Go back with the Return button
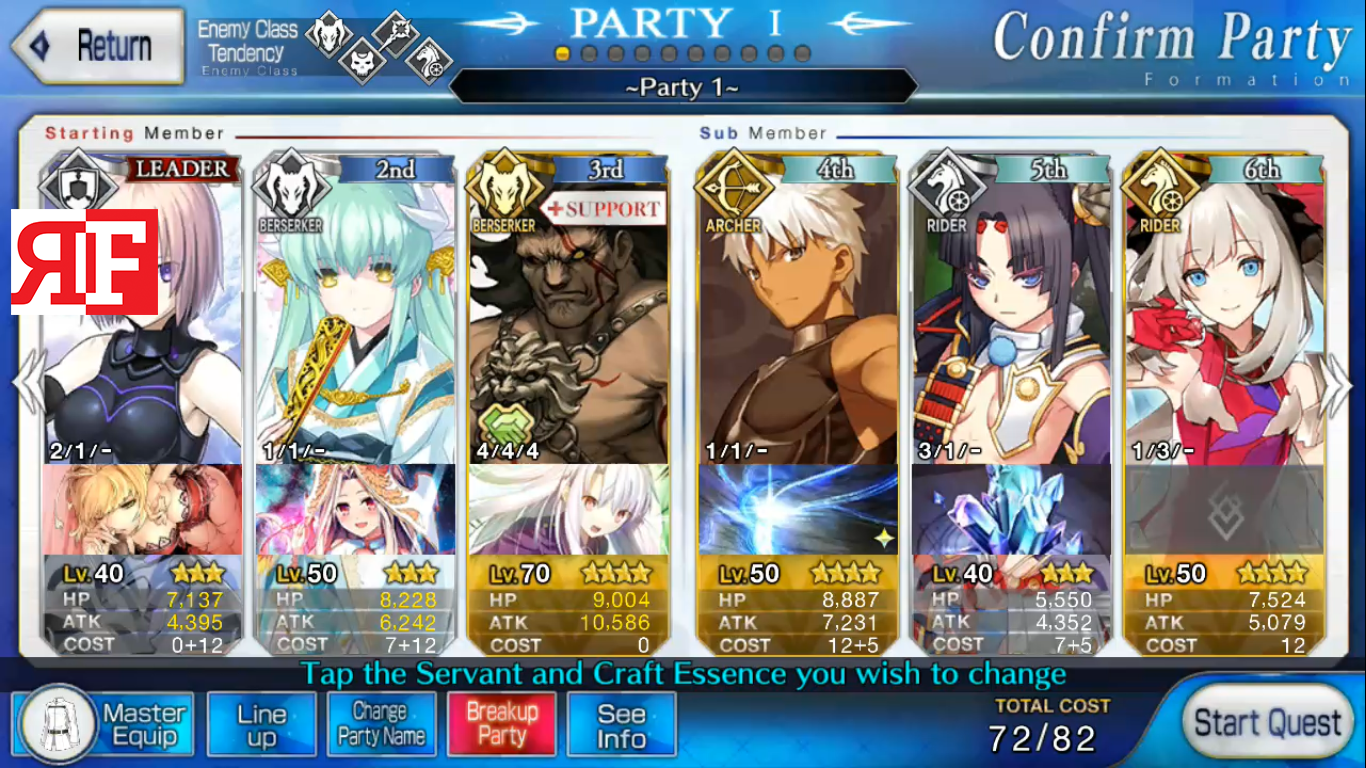 pyautogui.click(x=97, y=46)
